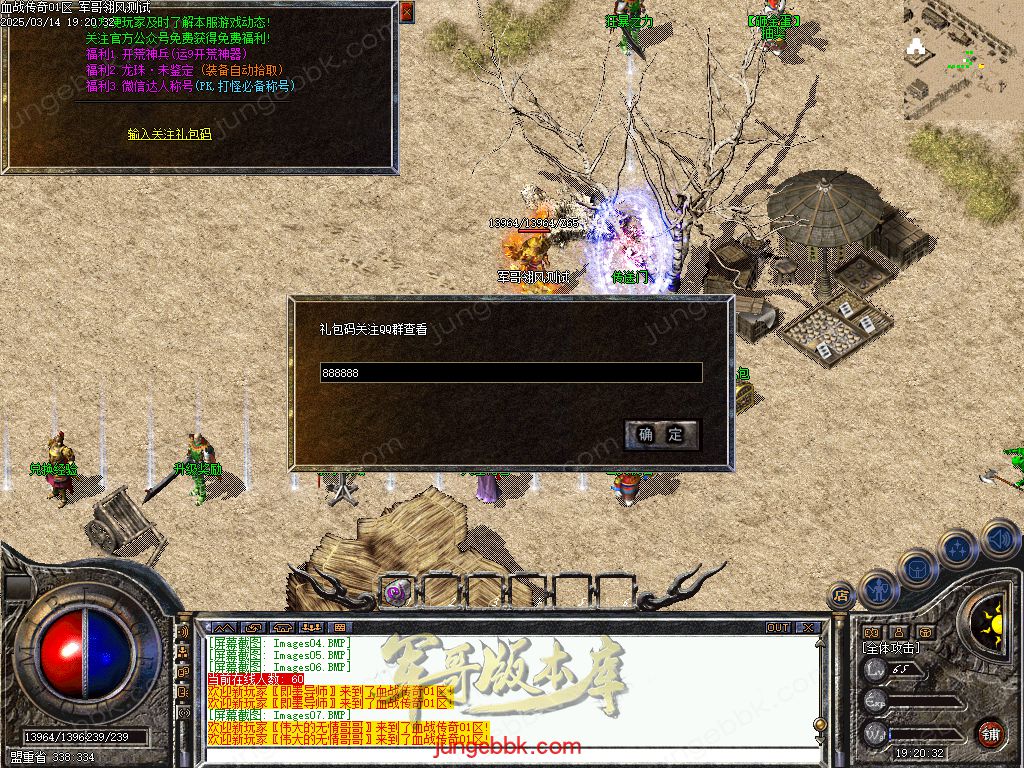The width and height of the screenshot is (1024, 768).
Task: Confirm the gift code with 确定 button
Action: coord(661,434)
